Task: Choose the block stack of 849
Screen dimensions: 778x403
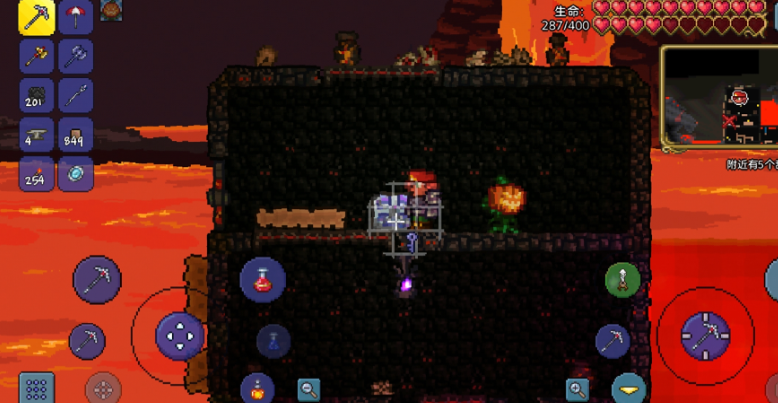Action: click(76, 135)
